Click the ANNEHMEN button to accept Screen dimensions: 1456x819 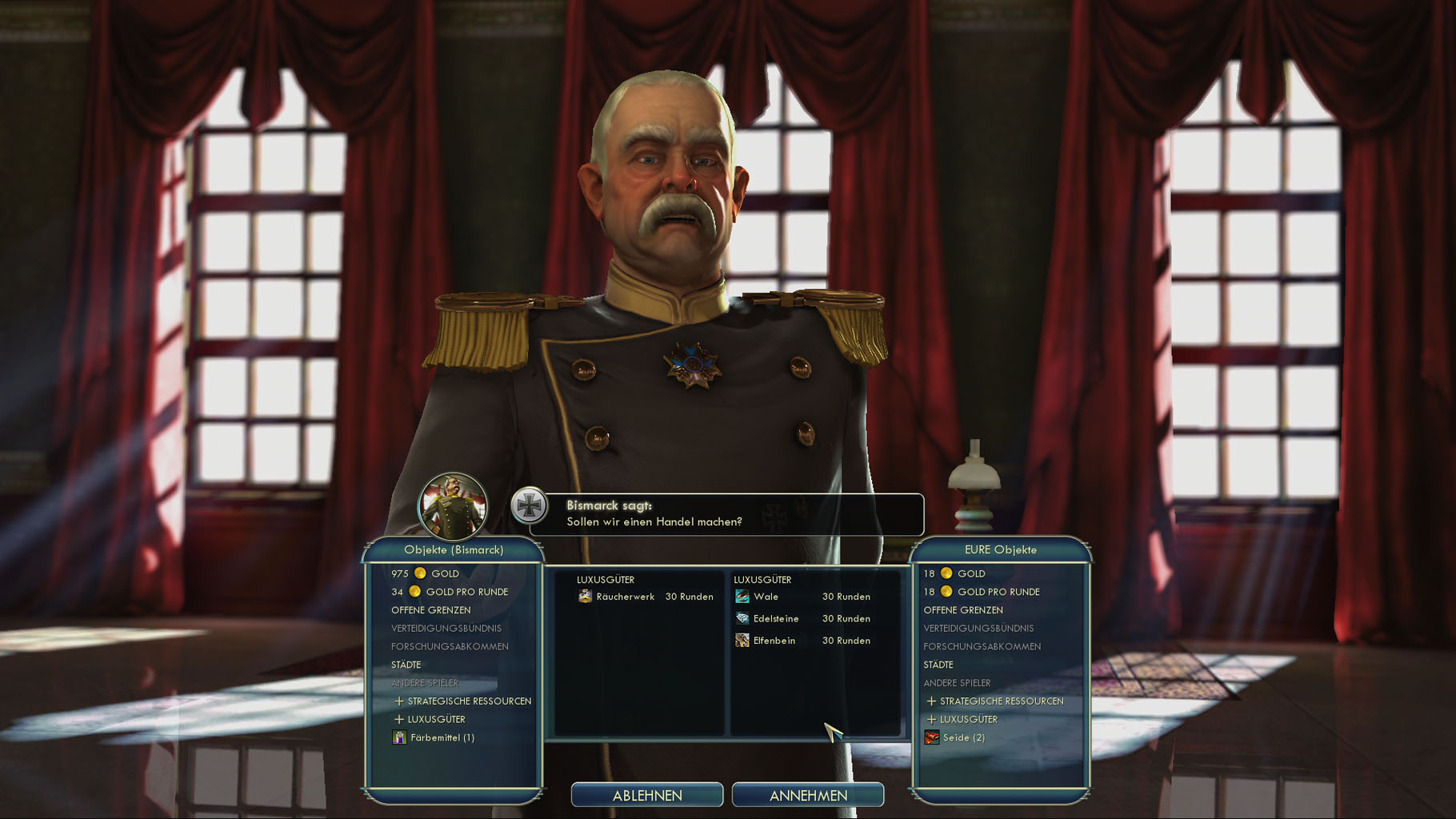[x=809, y=795]
